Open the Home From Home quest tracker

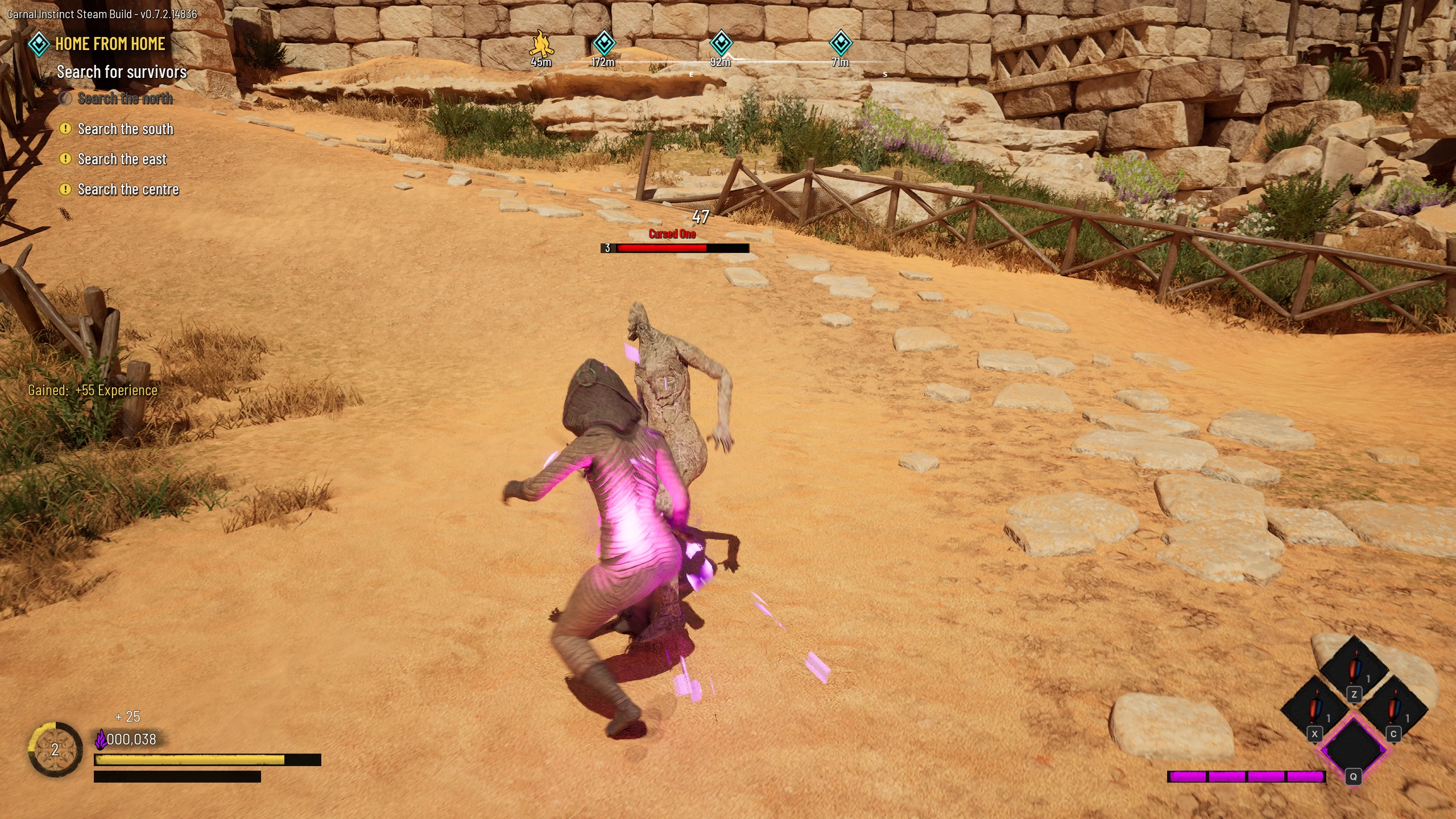point(109,44)
